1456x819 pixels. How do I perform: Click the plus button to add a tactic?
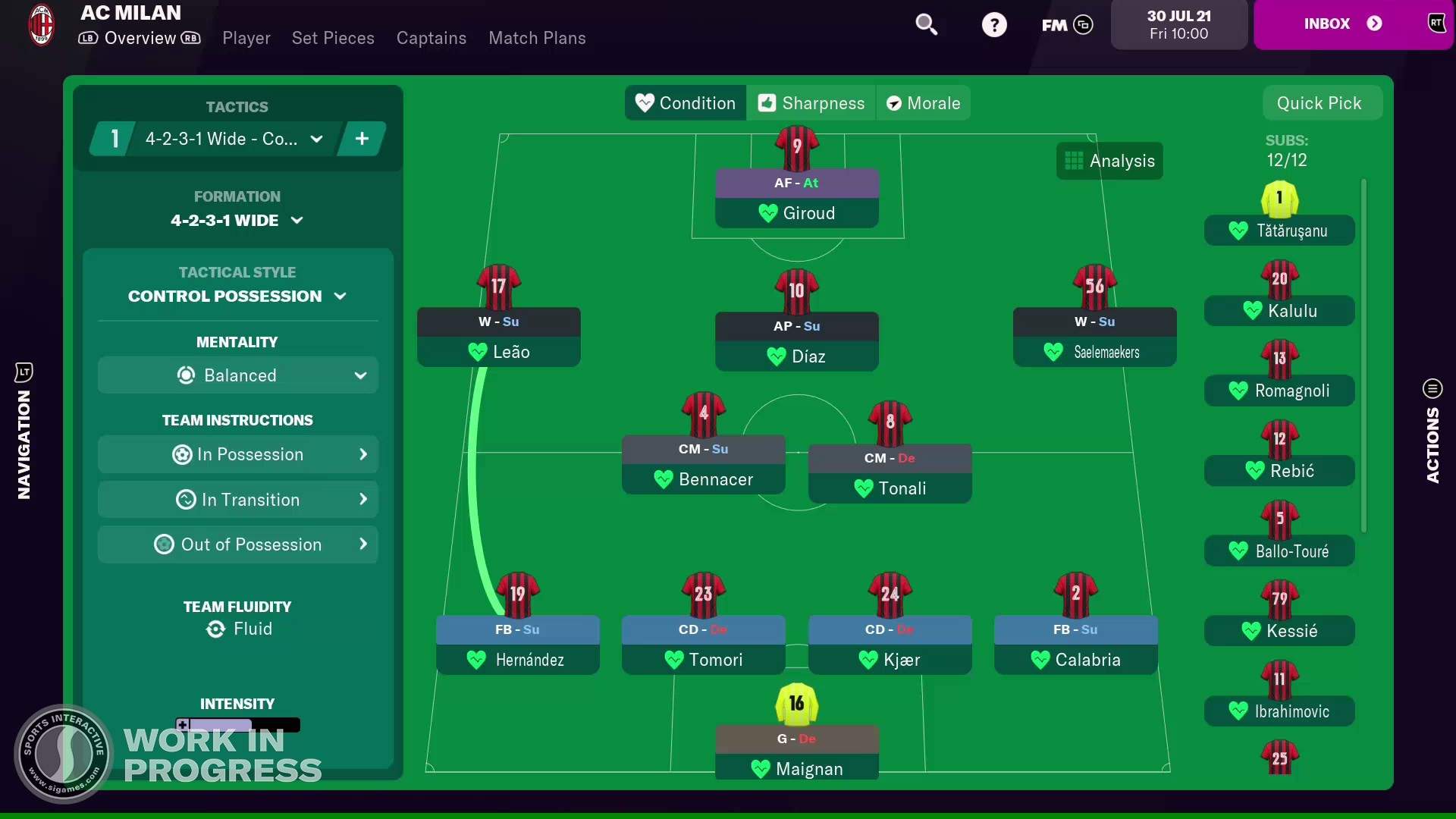[362, 139]
